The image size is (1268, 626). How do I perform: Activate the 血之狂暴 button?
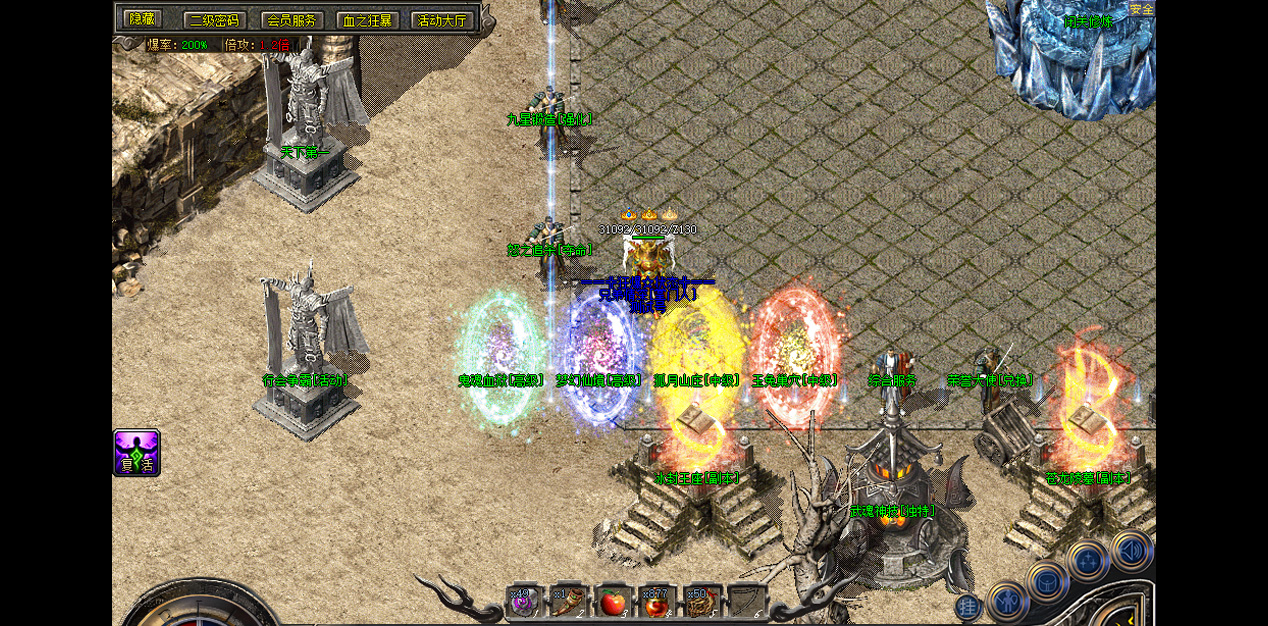click(368, 20)
